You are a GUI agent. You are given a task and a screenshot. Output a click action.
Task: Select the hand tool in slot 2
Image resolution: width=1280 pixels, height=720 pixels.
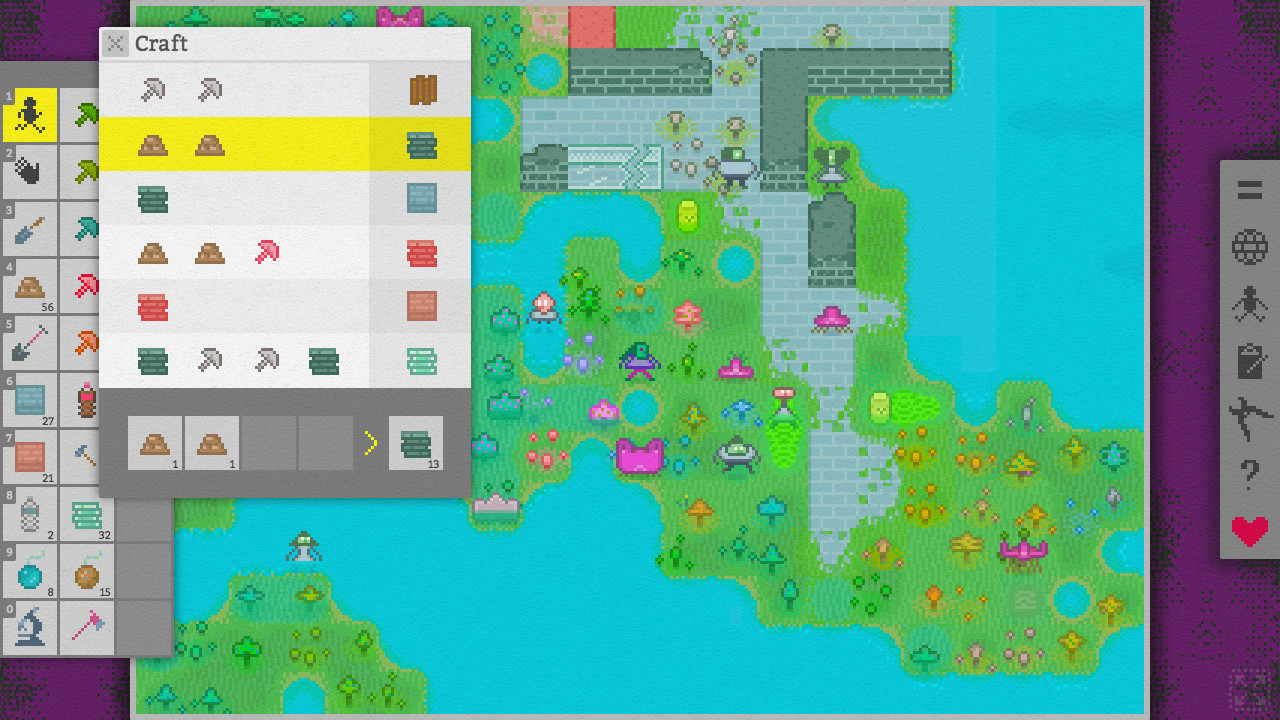click(30, 172)
